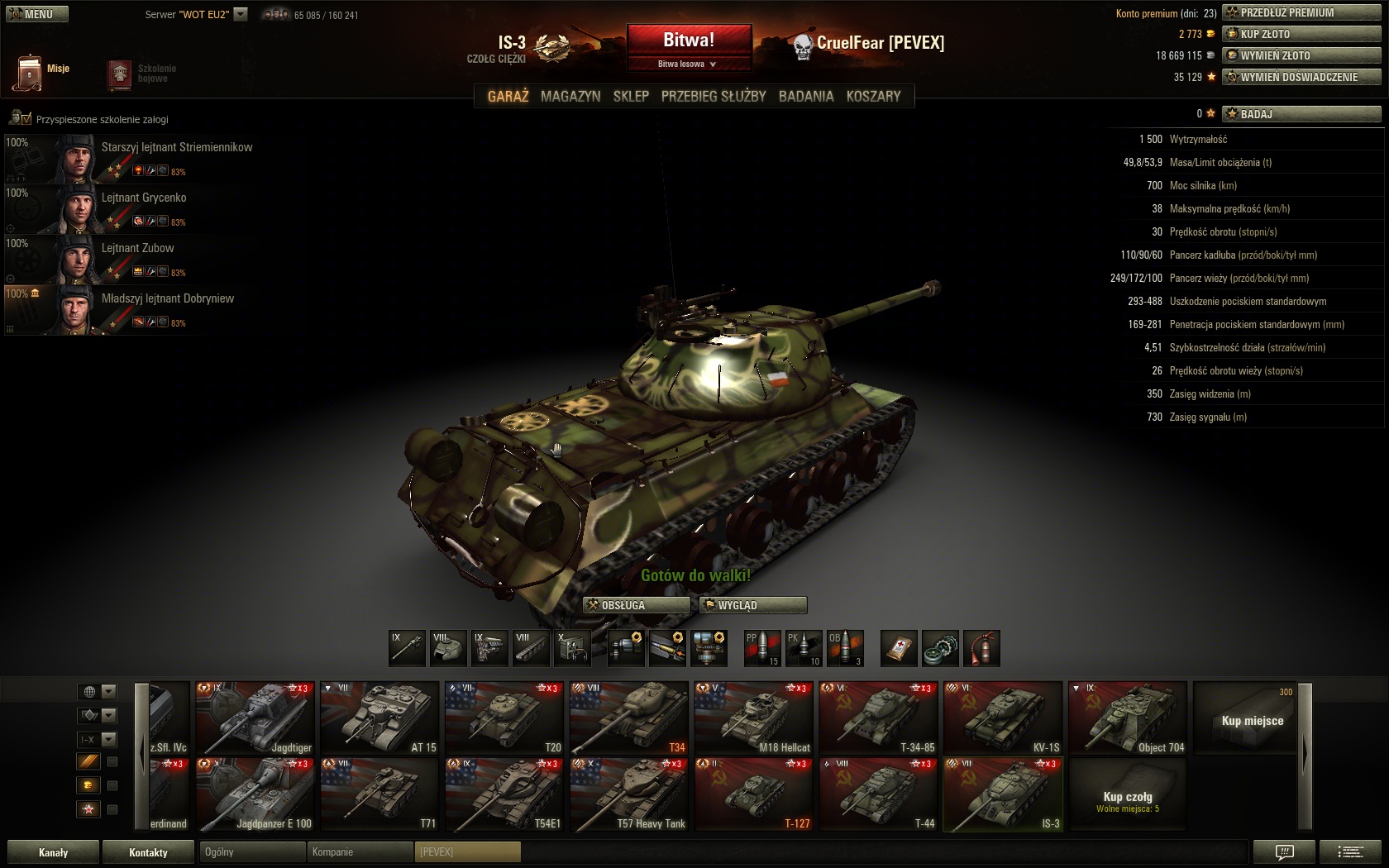Open the PRZEBIEG SŁUŻBY tab
1389x868 pixels.
[x=714, y=97]
